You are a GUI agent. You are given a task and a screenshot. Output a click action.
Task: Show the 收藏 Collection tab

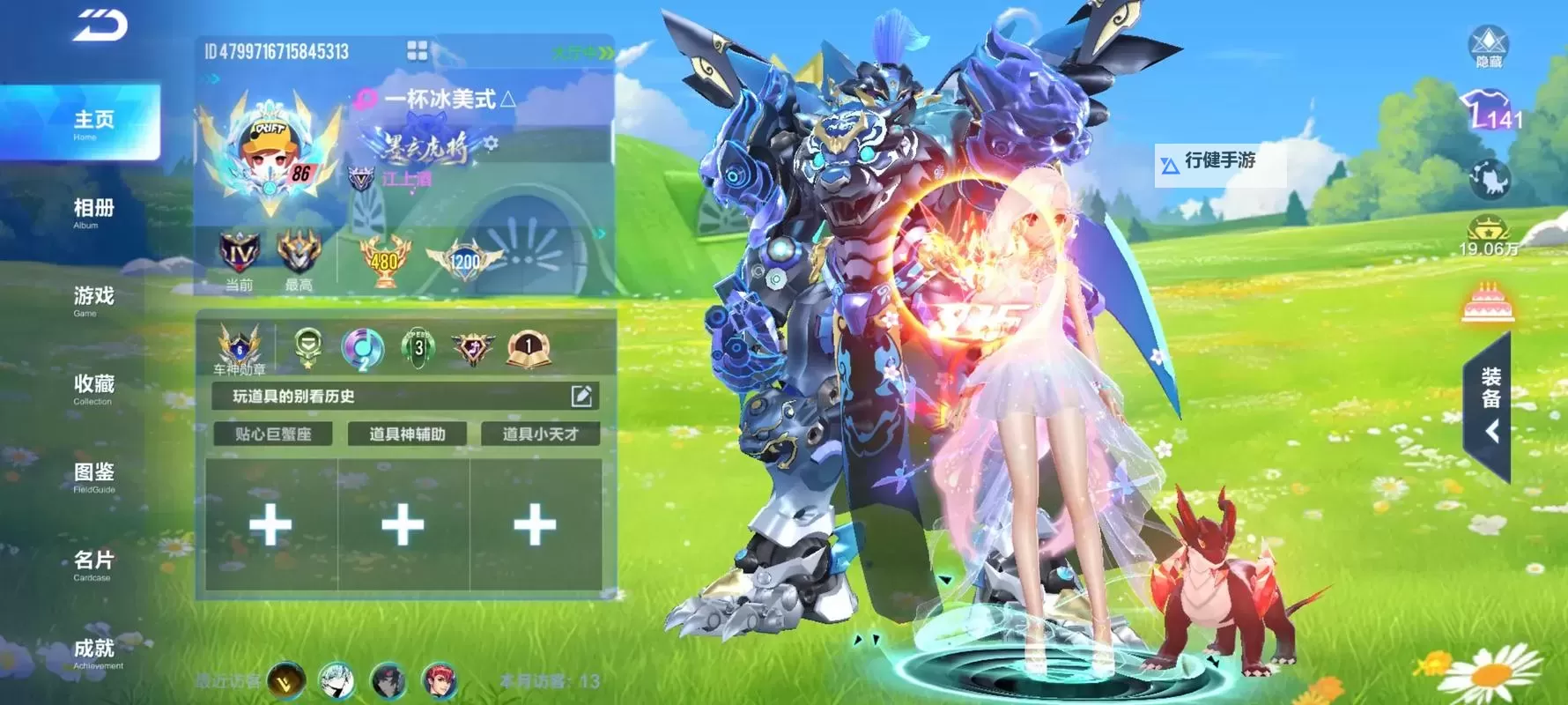tap(92, 388)
